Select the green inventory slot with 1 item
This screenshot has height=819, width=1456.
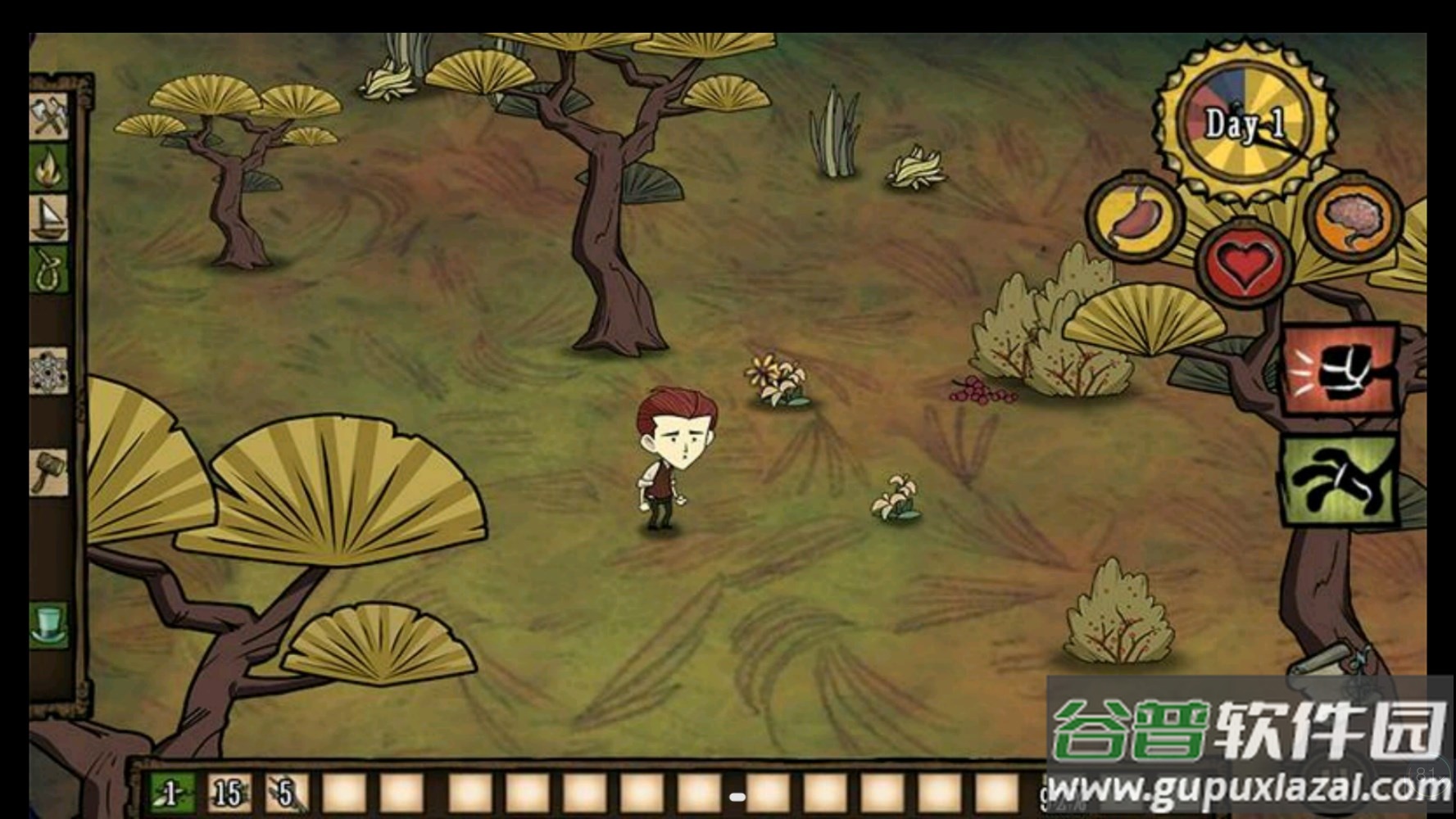(x=171, y=793)
